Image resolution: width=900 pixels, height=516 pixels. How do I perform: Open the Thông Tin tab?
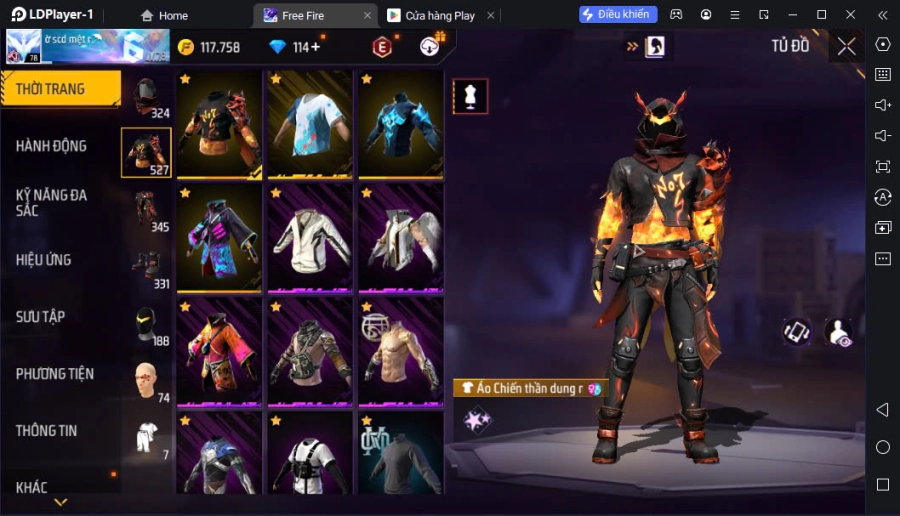click(47, 431)
